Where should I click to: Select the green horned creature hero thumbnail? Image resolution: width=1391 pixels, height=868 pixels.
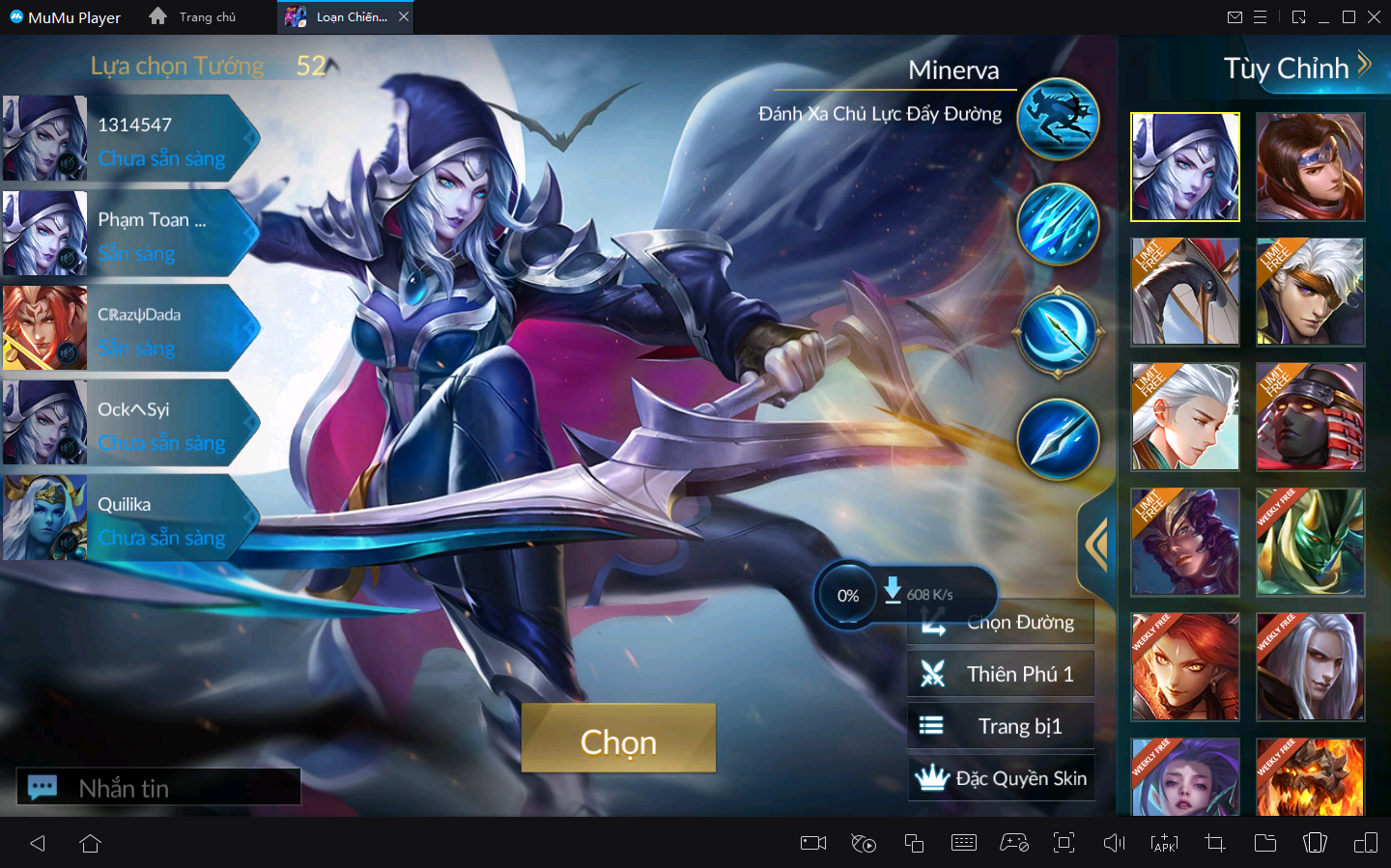click(x=1310, y=542)
